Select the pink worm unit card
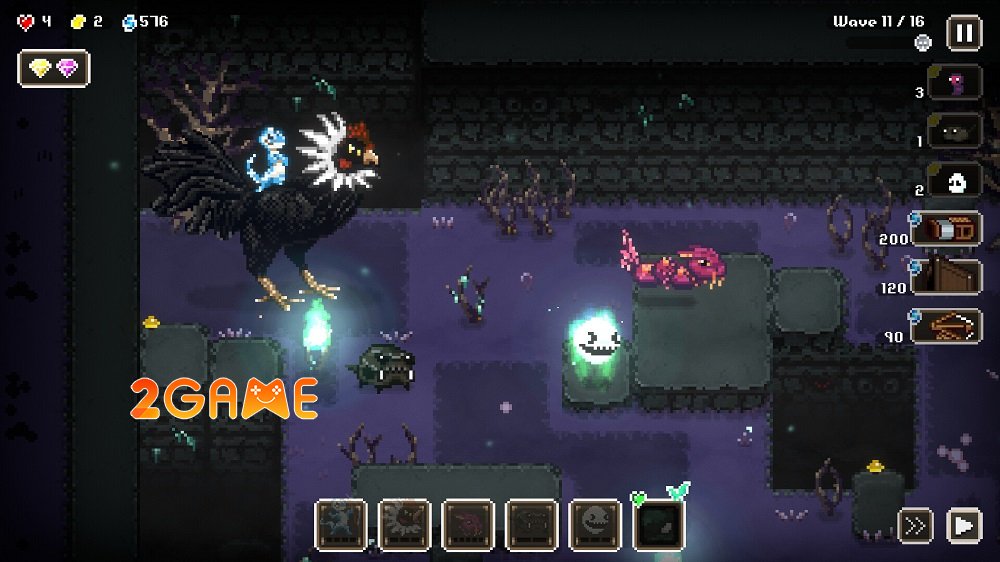Screen dimensions: 1000x562 click(x=954, y=83)
